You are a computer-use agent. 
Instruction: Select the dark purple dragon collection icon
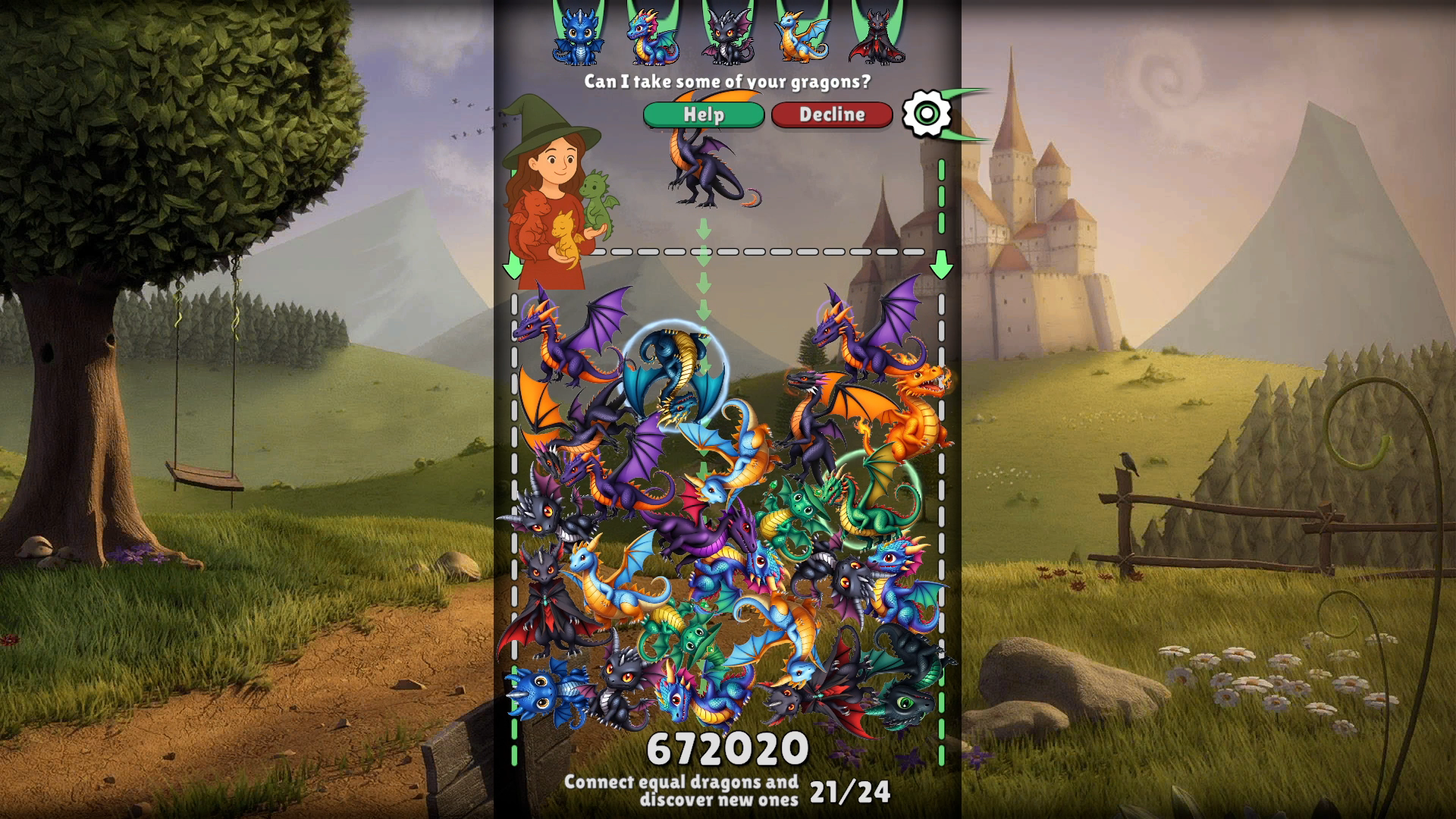point(726,34)
